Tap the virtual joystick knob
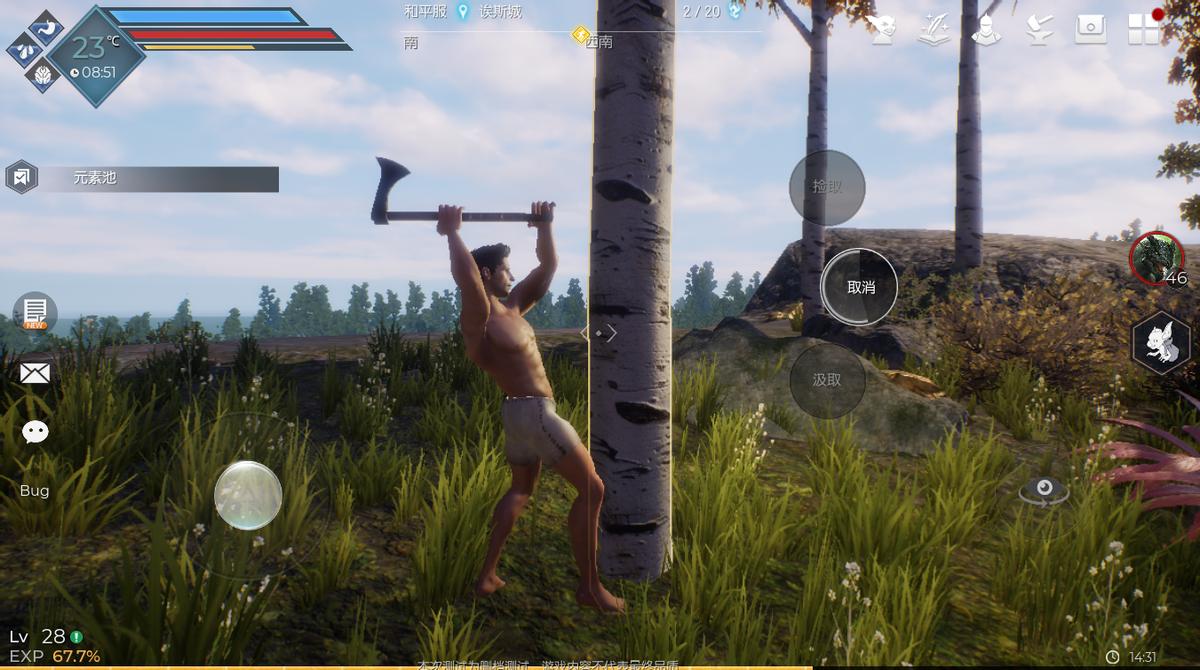The width and height of the screenshot is (1200, 670). tap(248, 495)
